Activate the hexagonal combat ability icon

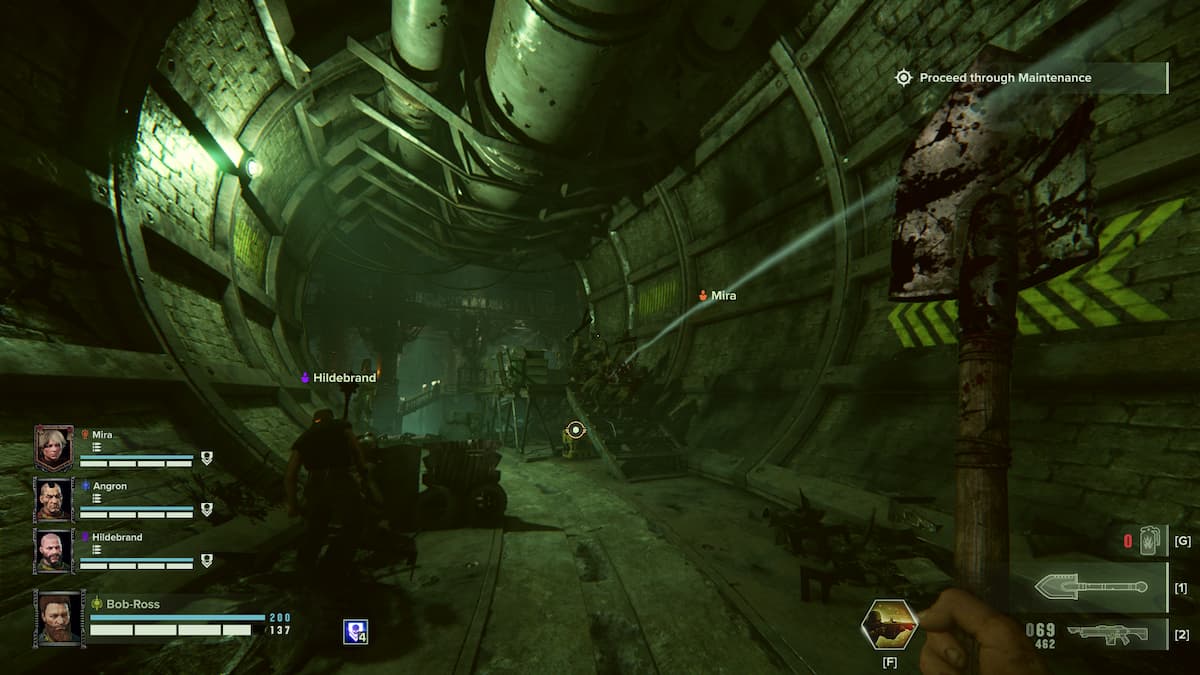pos(889,624)
